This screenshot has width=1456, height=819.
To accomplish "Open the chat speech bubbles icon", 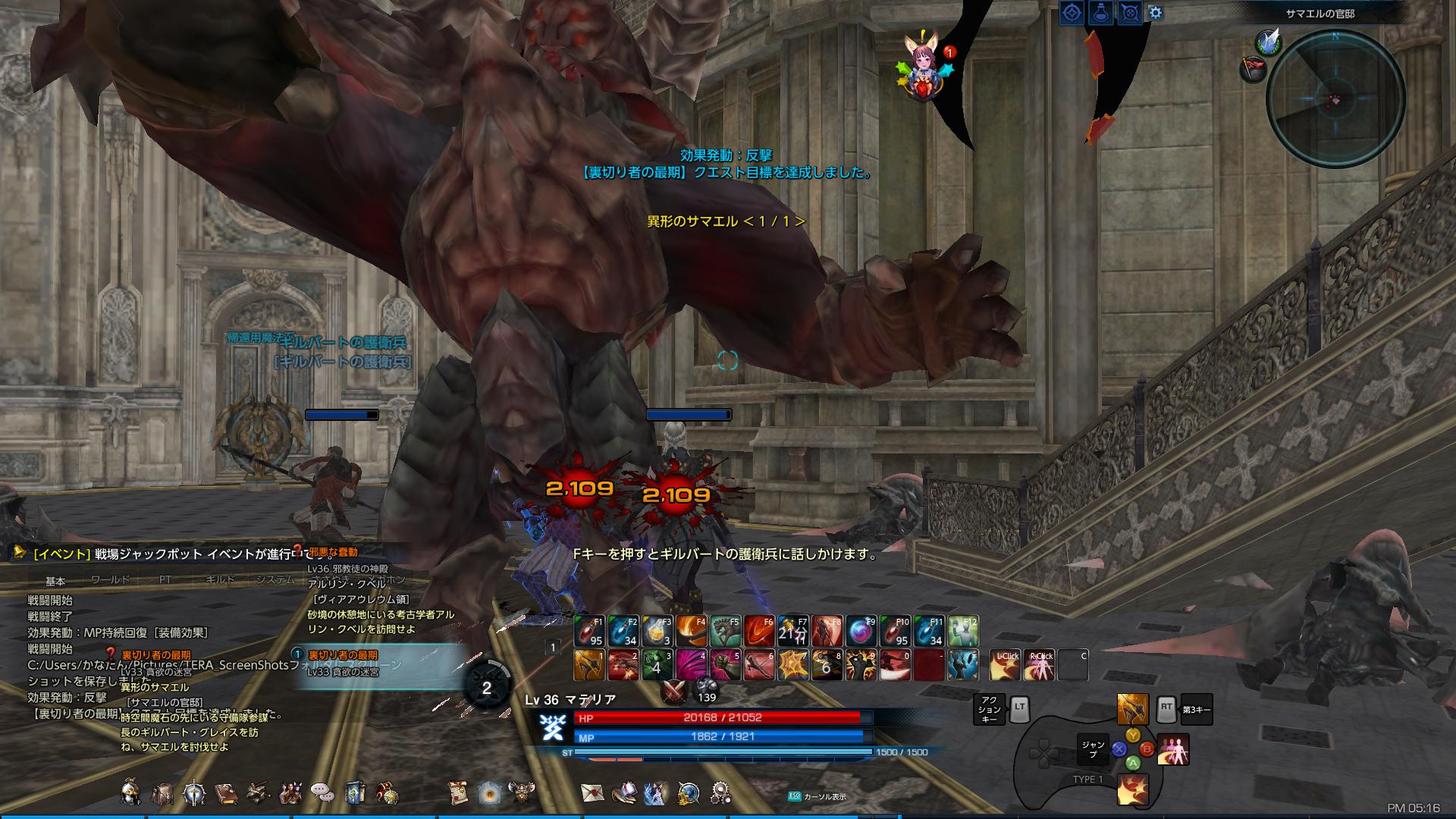I will [322, 792].
